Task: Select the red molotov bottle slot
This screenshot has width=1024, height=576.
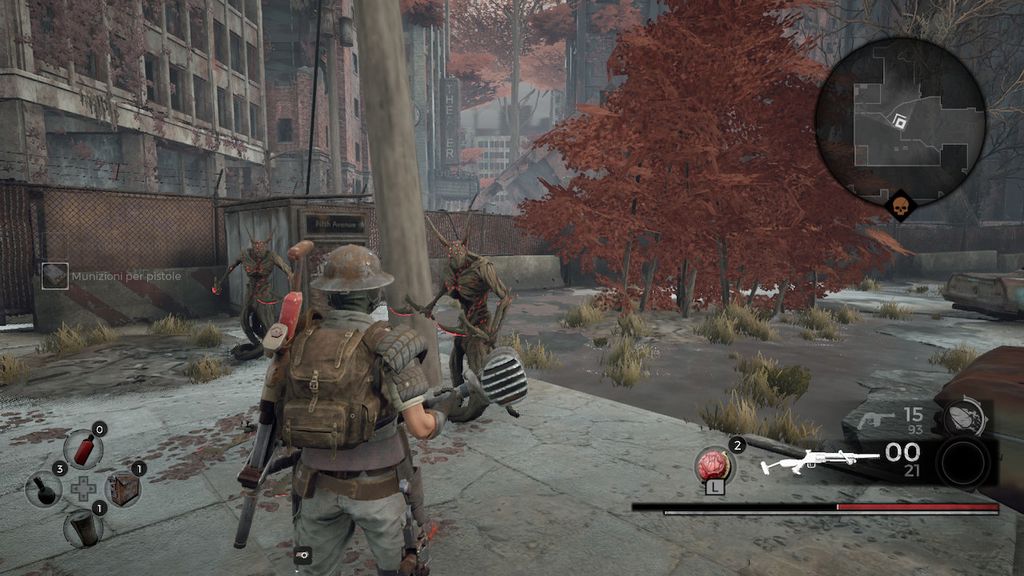Action: coord(83,449)
